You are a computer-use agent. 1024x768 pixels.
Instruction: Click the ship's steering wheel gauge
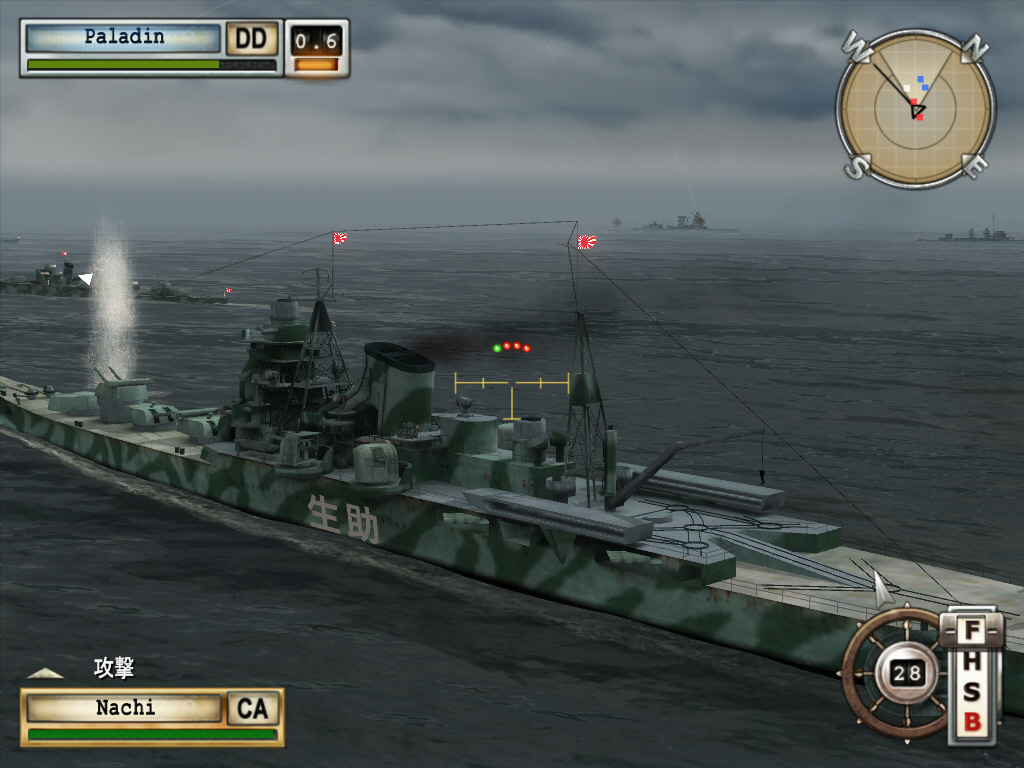pos(896,673)
